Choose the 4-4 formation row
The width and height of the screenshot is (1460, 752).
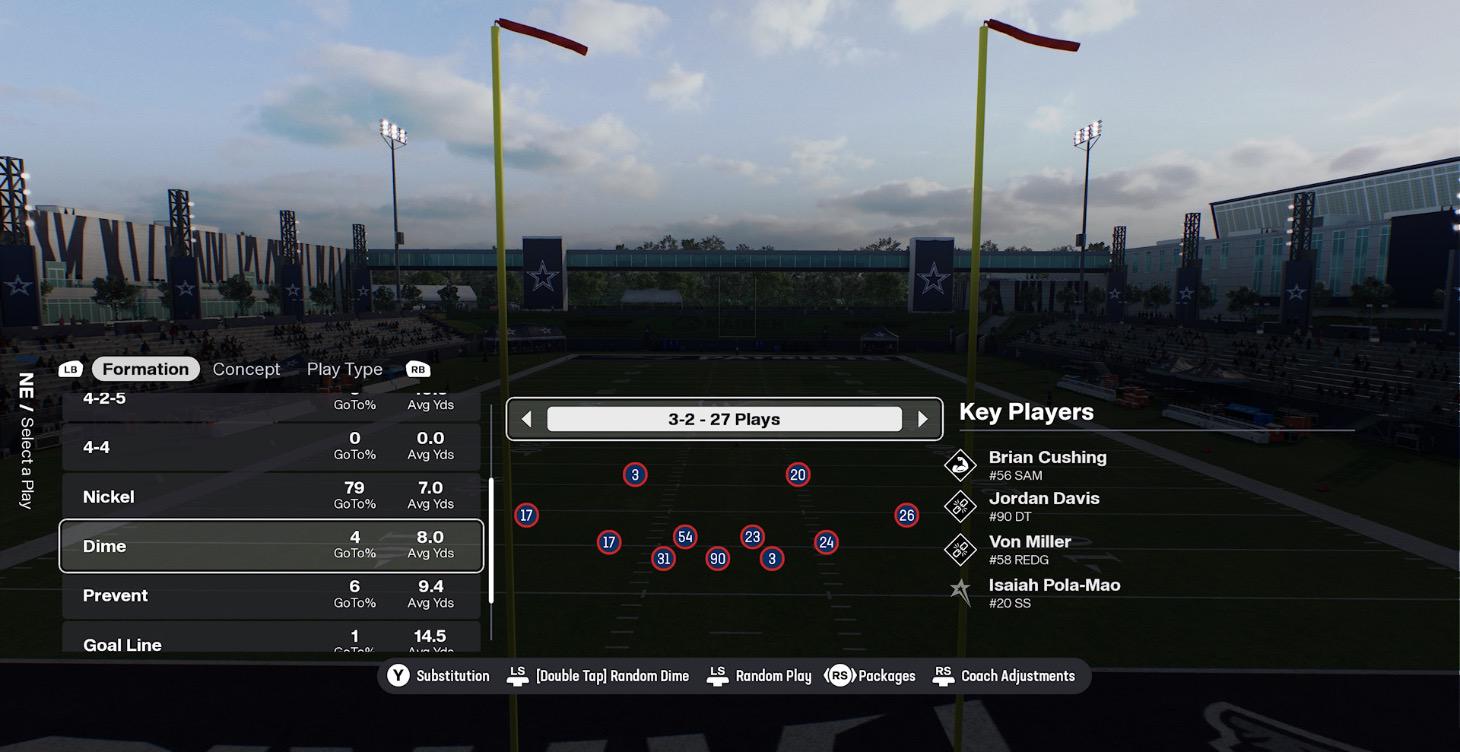270,446
